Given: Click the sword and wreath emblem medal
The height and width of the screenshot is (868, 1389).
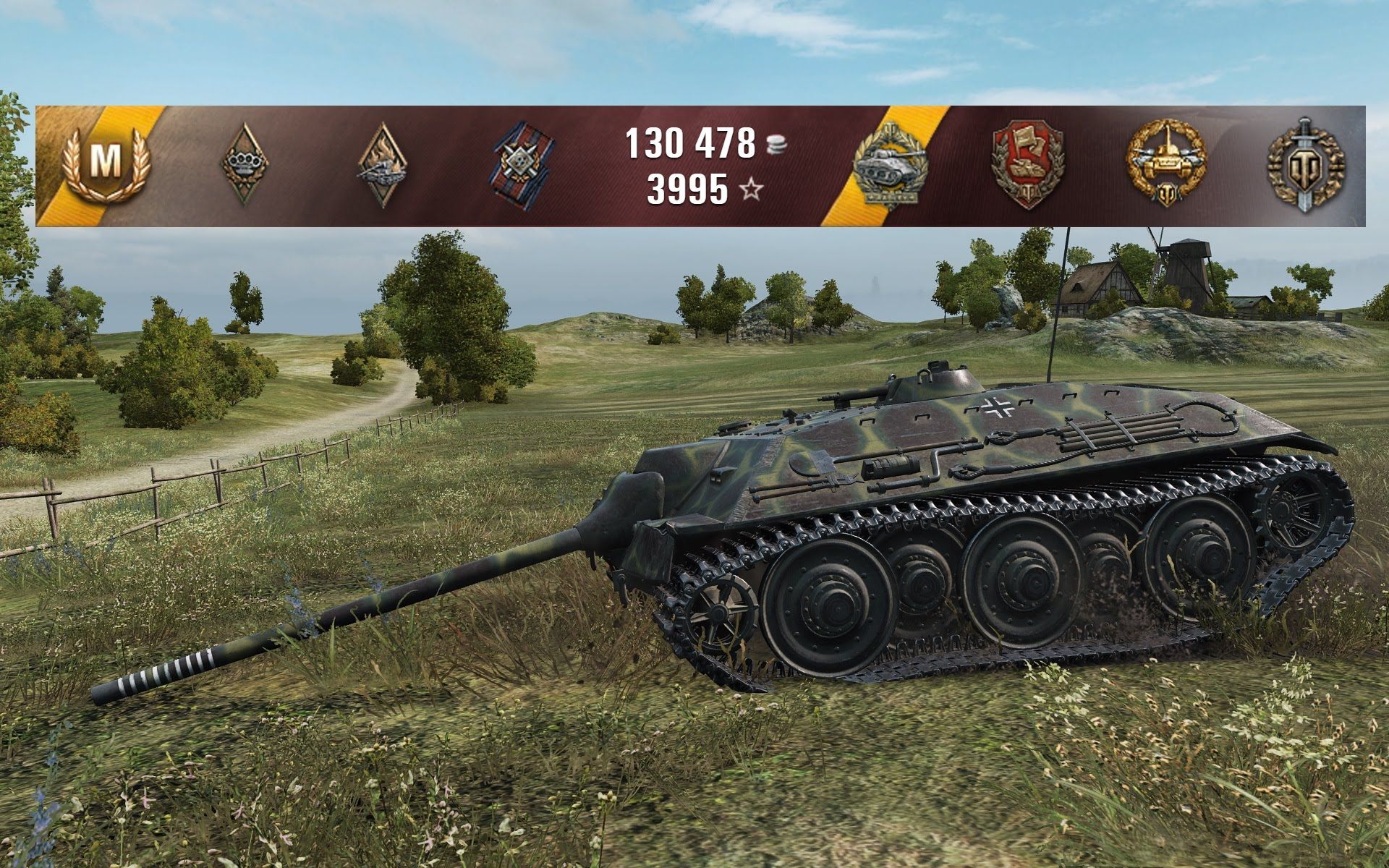Looking at the screenshot, I should tap(1306, 165).
